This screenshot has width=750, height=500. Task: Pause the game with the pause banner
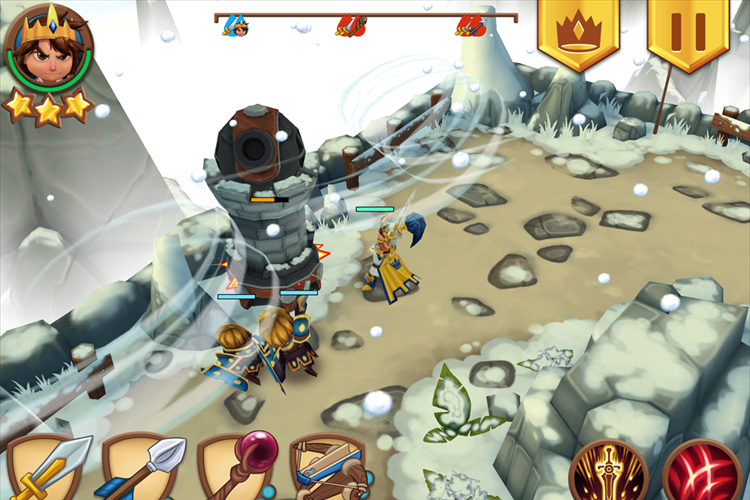(x=687, y=30)
